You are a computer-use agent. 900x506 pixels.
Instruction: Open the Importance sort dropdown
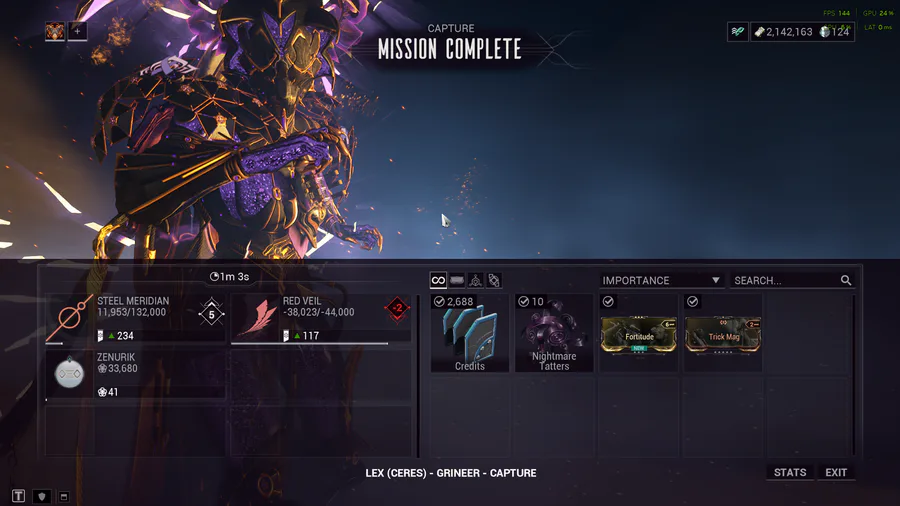[x=661, y=281]
